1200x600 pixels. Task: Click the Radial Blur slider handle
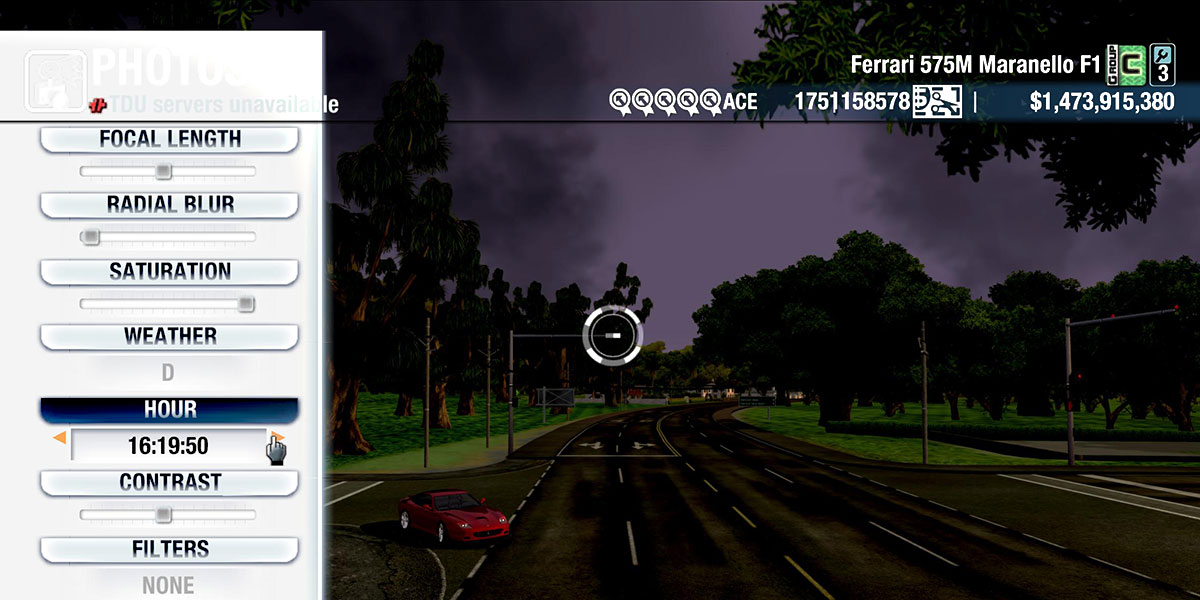coord(90,237)
